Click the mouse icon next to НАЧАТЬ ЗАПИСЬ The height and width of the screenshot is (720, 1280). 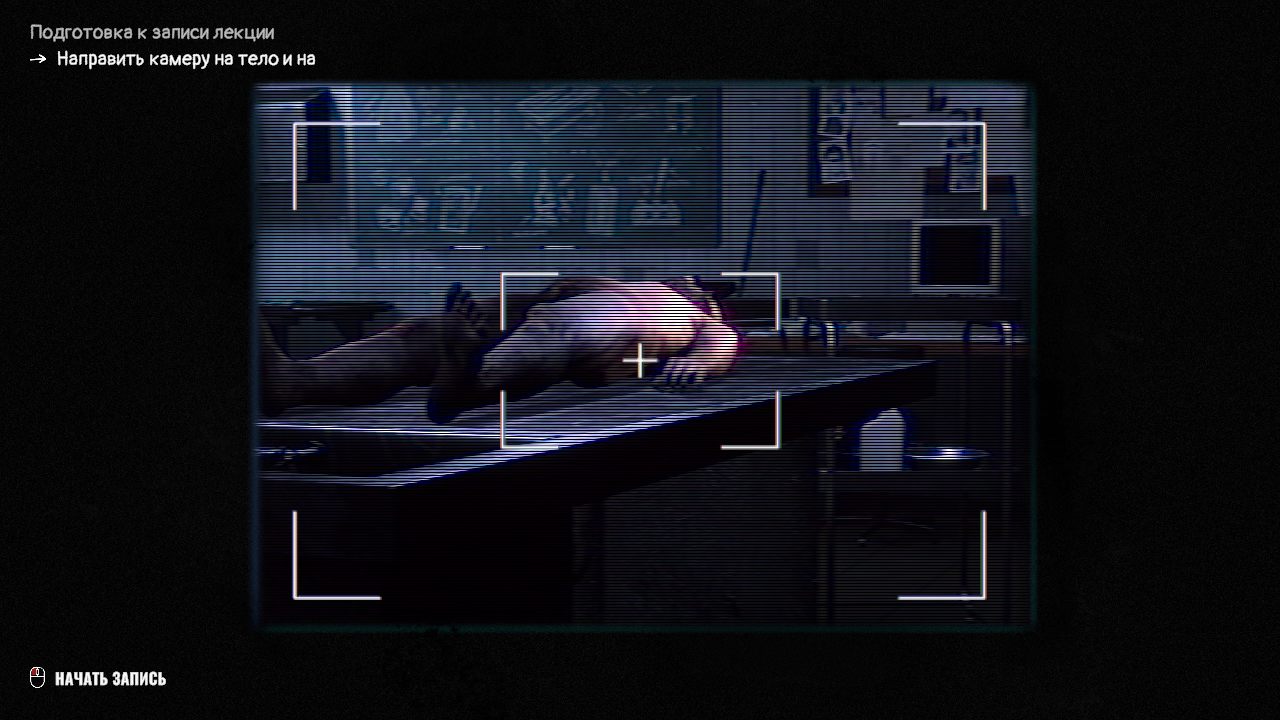(38, 677)
